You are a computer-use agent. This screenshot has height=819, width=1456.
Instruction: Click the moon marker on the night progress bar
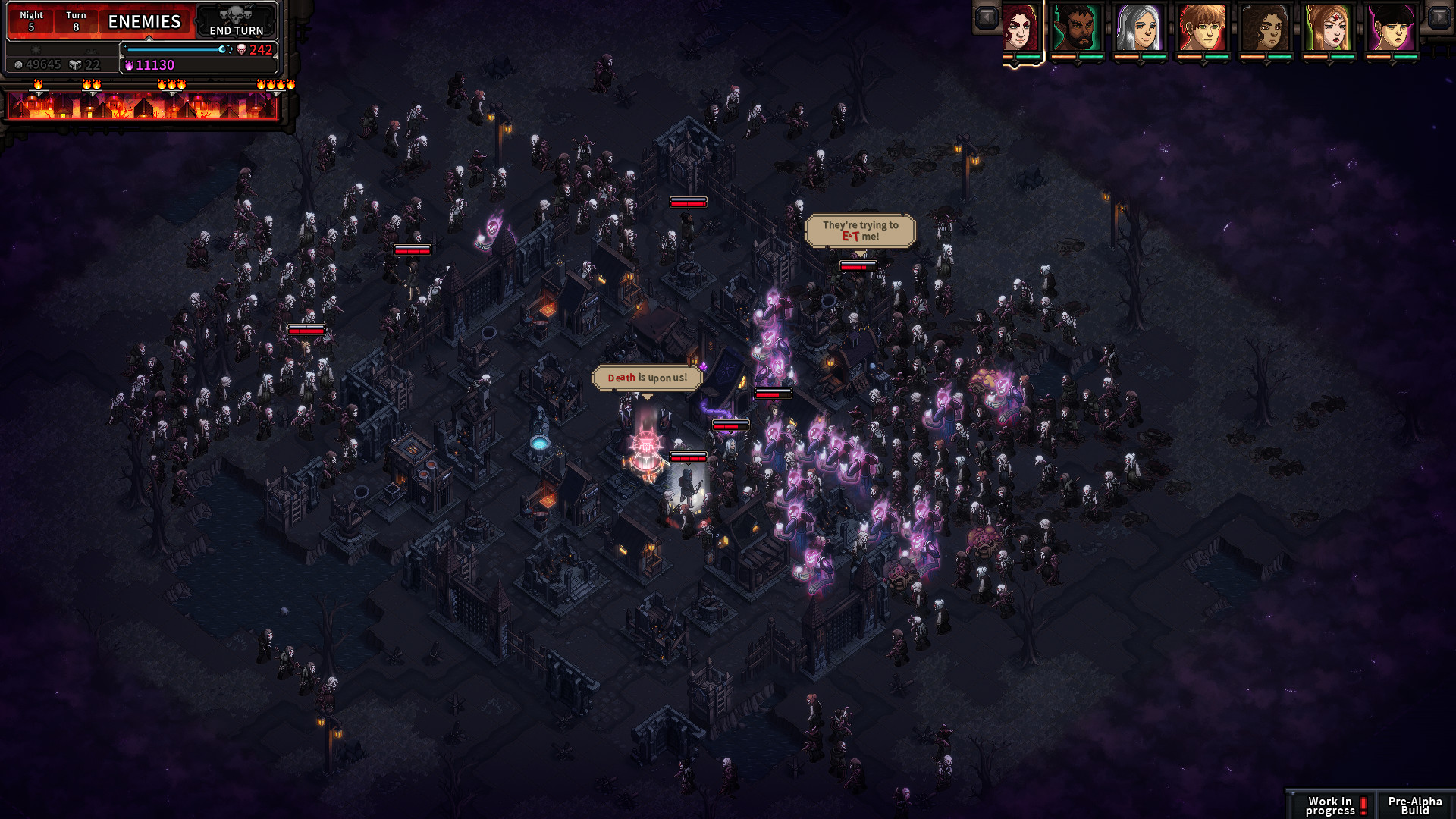[x=222, y=49]
